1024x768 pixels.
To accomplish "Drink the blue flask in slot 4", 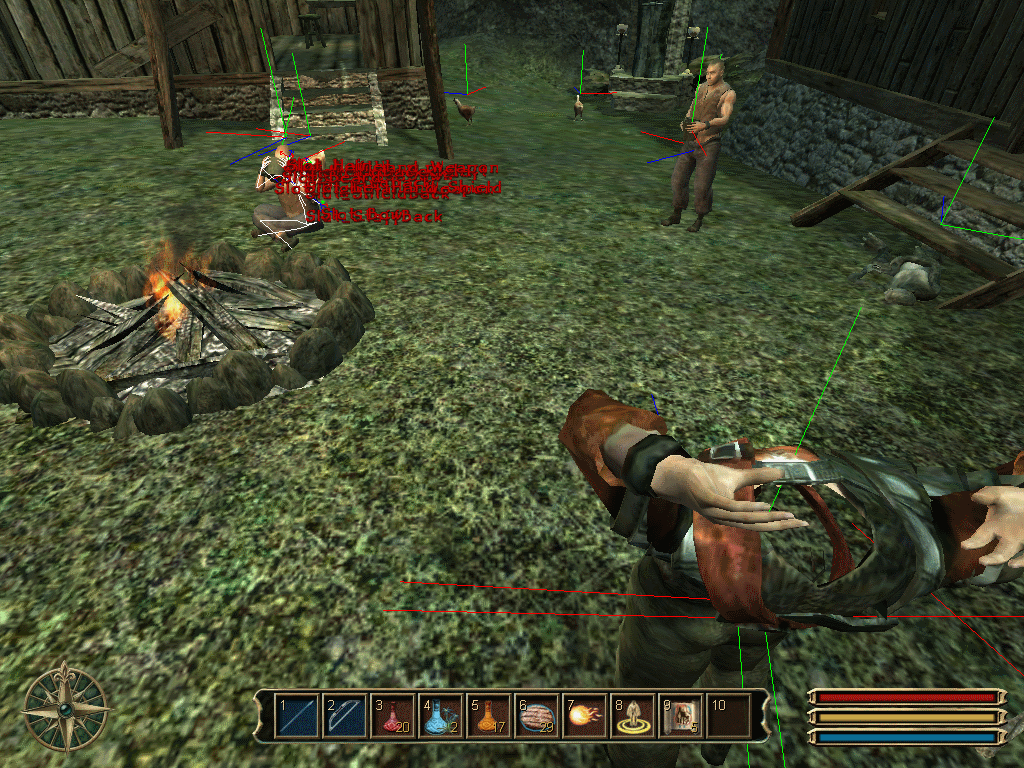I will [441, 716].
